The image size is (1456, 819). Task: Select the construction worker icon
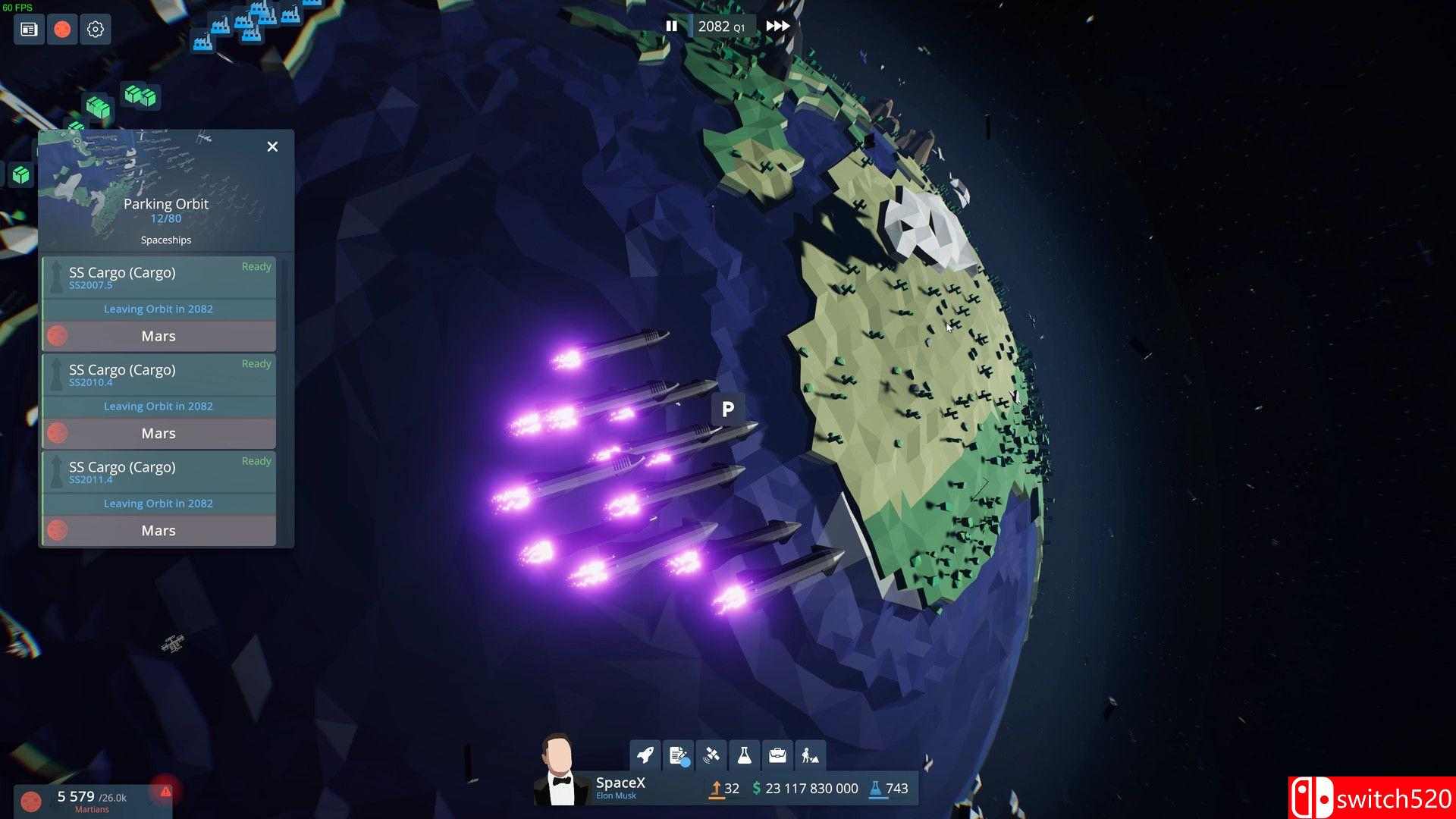(811, 755)
